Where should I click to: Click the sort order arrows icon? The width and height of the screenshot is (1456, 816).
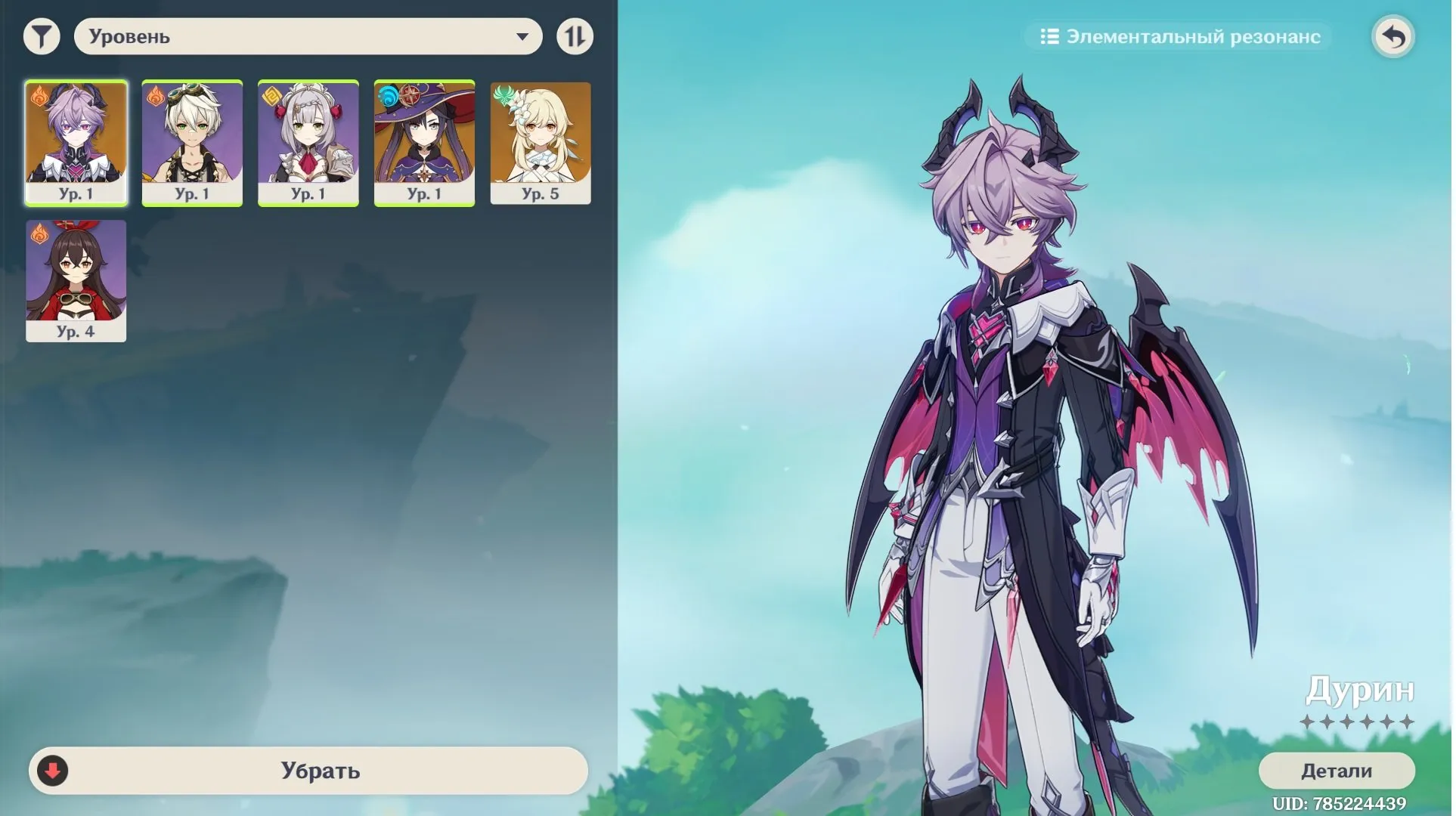tap(575, 36)
